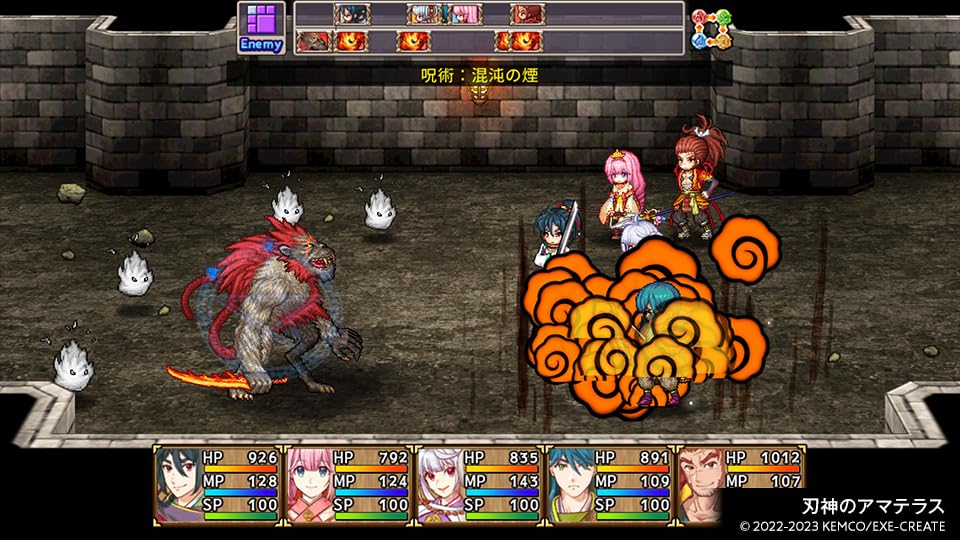This screenshot has width=960, height=540.
Task: Select the red-haired warrior's turn order icon
Action: pyautogui.click(x=526, y=14)
